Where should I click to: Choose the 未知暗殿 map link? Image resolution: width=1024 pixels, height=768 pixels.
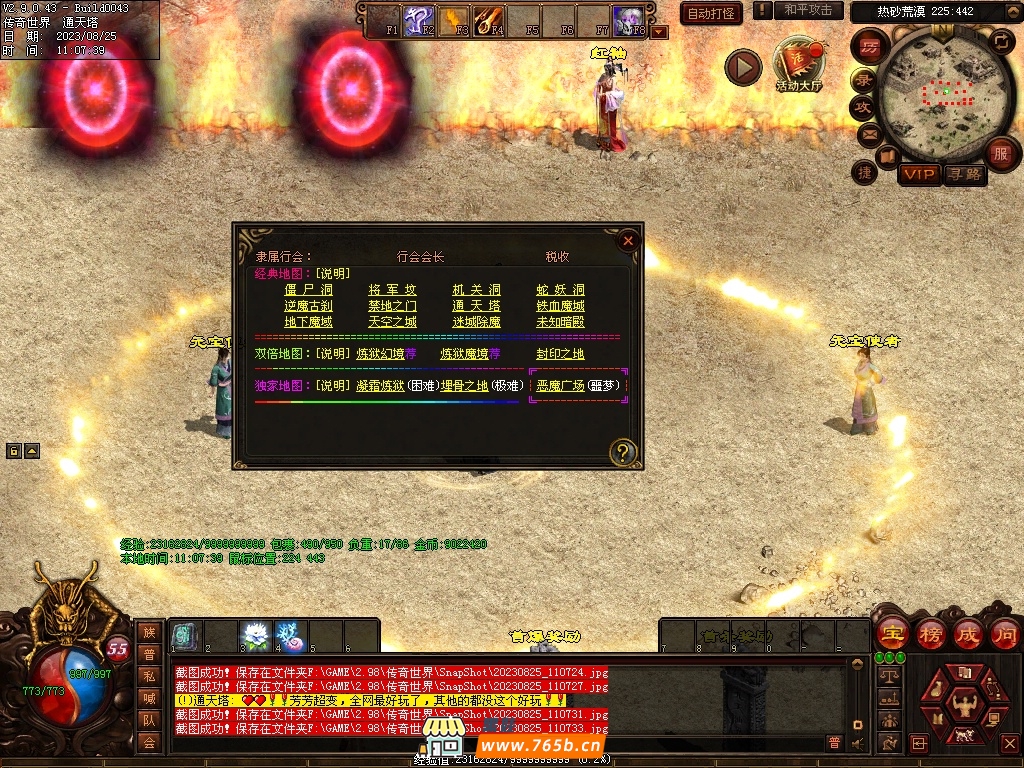coord(560,322)
